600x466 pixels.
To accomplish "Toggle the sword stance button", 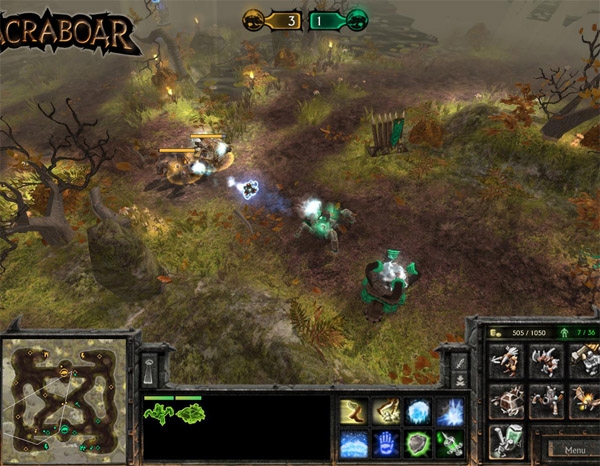I will coord(459,362).
